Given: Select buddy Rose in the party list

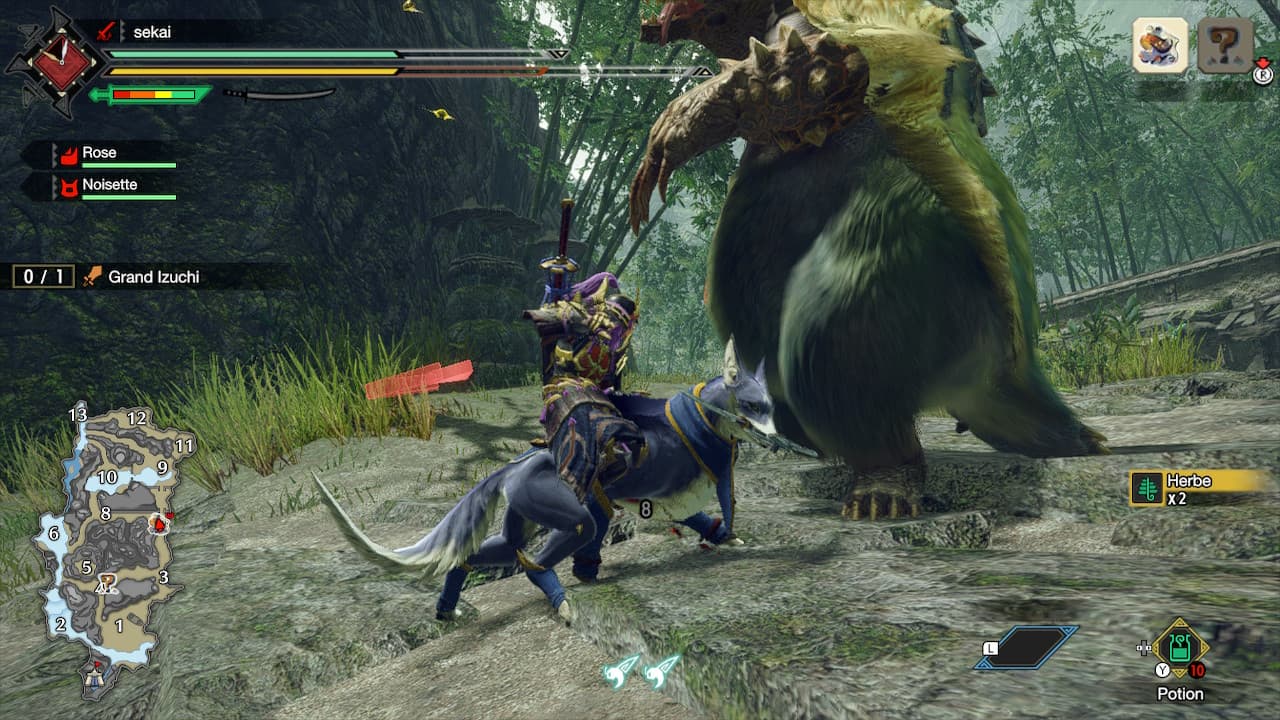Looking at the screenshot, I should [x=99, y=153].
